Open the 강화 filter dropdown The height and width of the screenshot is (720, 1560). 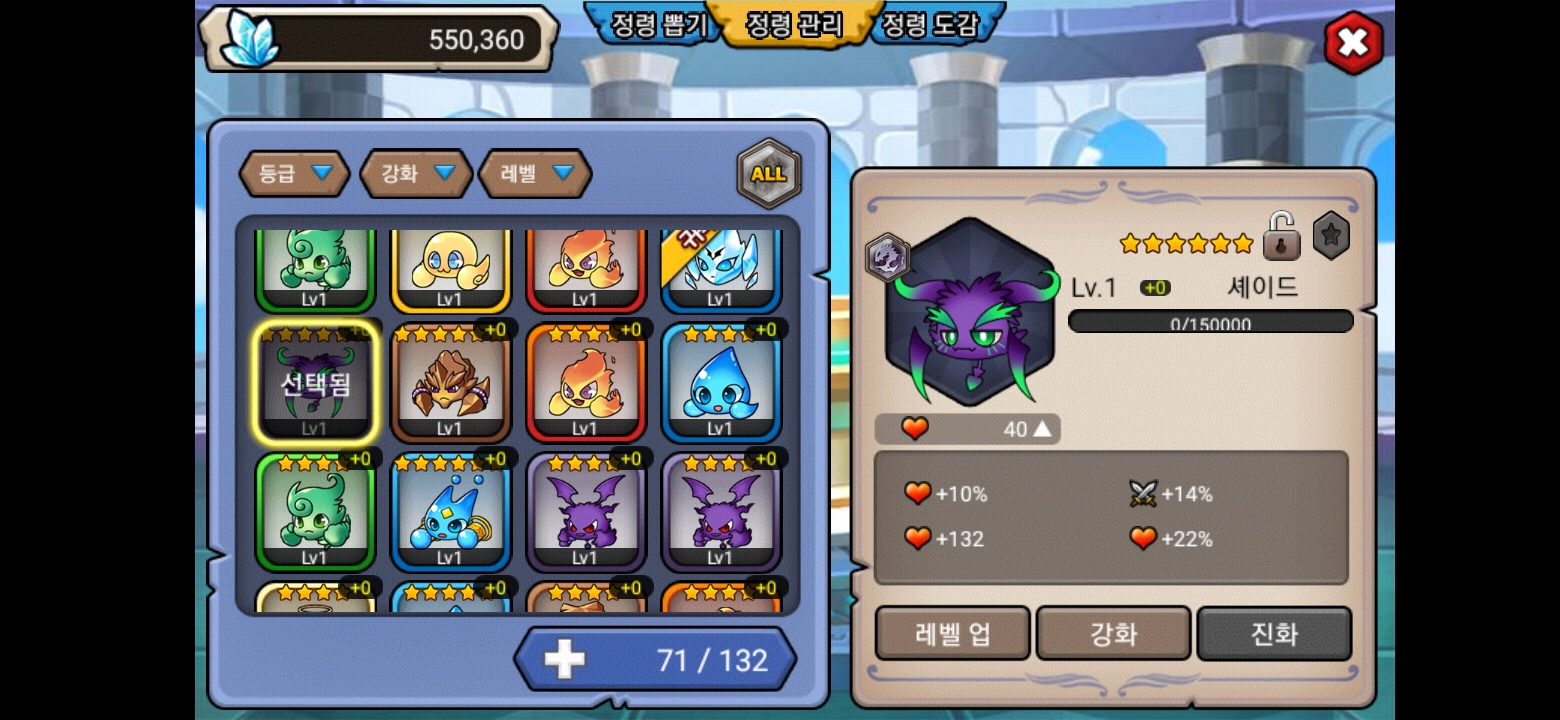(416, 174)
